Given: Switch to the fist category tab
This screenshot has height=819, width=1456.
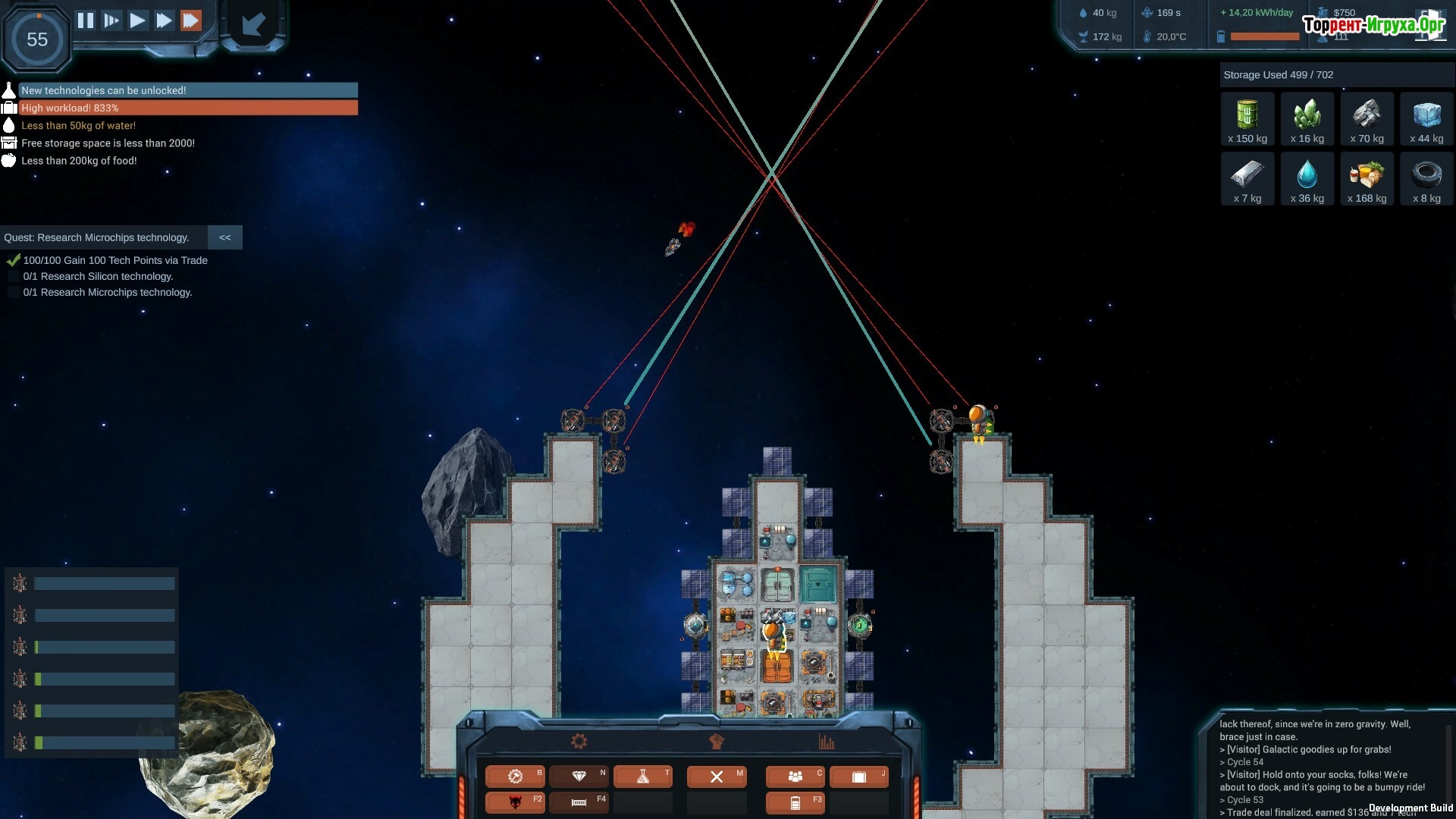Looking at the screenshot, I should pos(717,742).
